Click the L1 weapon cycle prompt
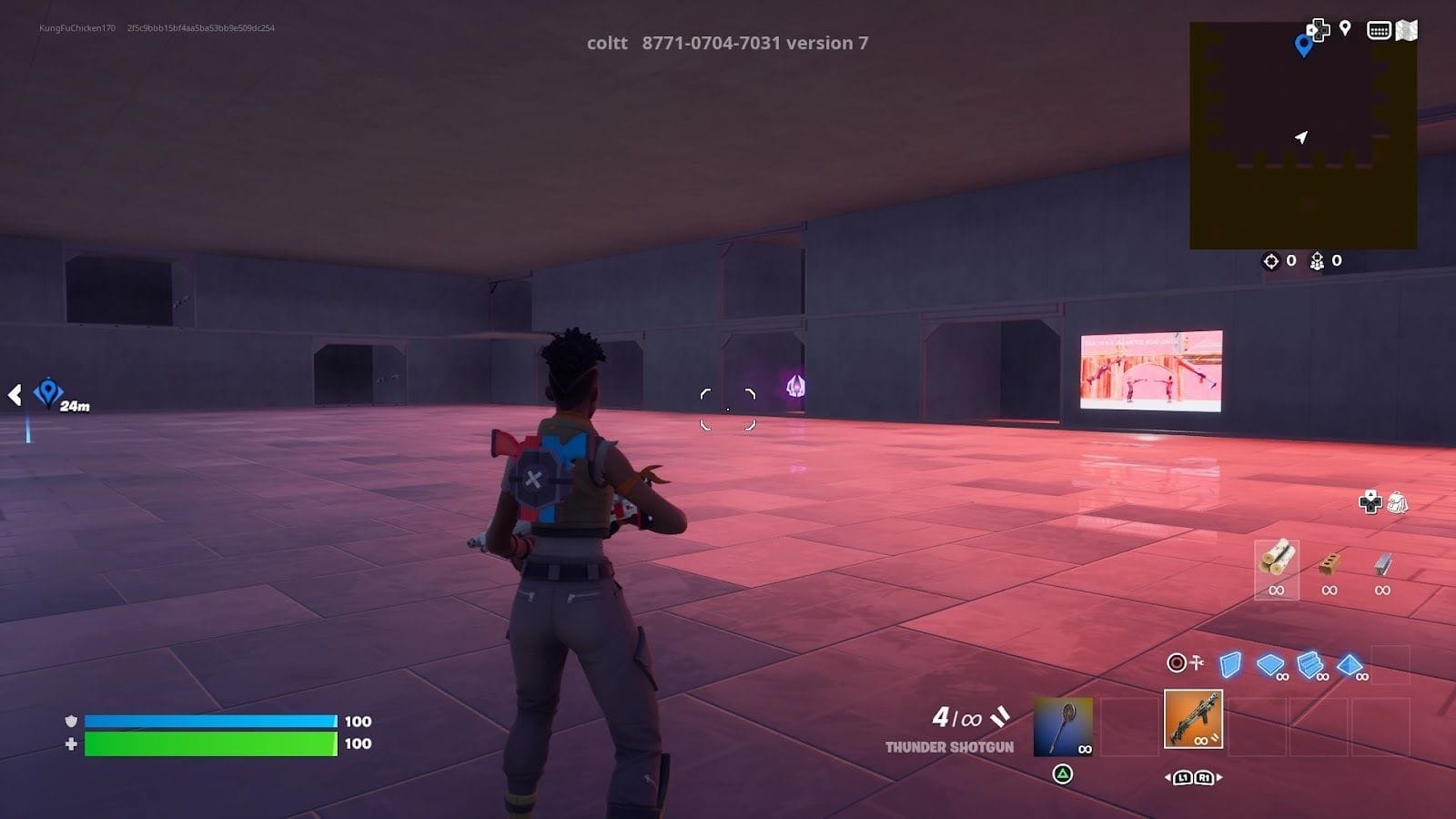This screenshot has width=1456, height=819. pos(1184,778)
